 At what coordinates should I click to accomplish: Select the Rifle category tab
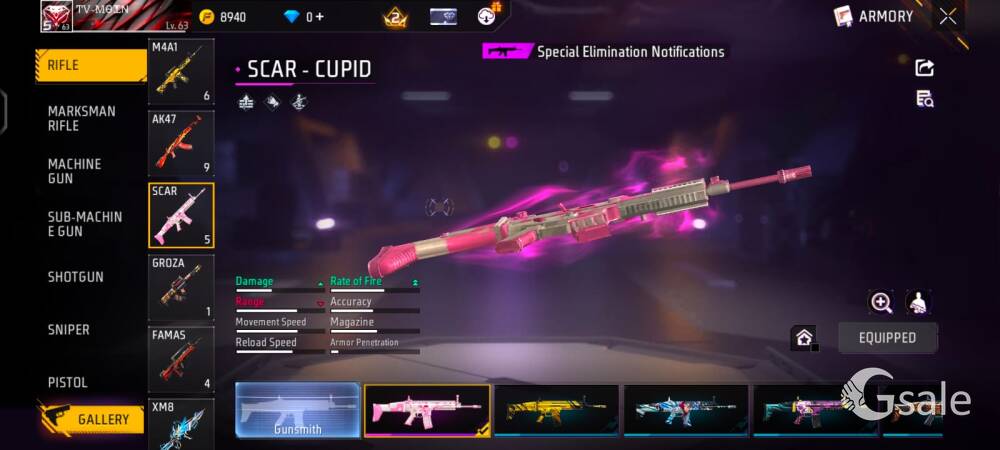pos(90,65)
